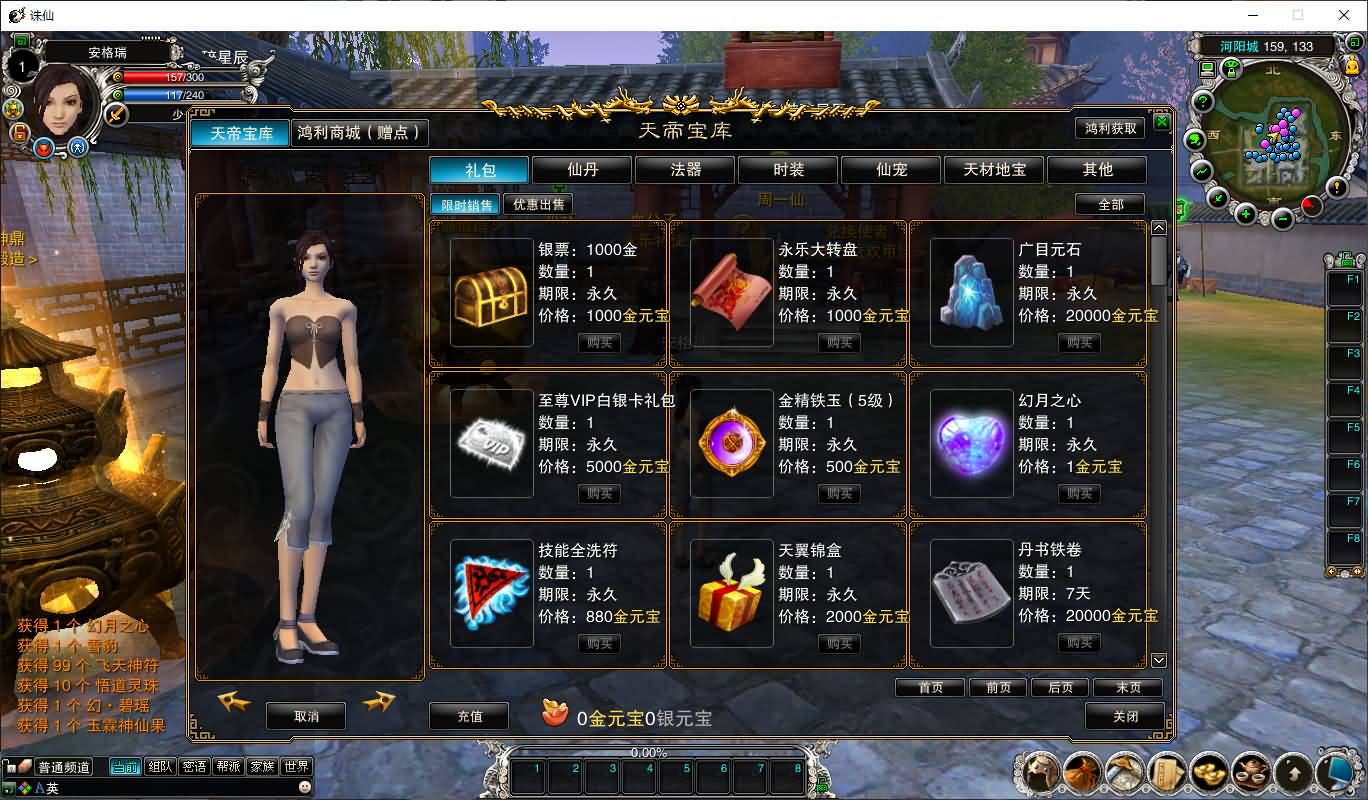The image size is (1368, 800).
Task: Click the 充值 recharge button
Action: pyautogui.click(x=468, y=716)
